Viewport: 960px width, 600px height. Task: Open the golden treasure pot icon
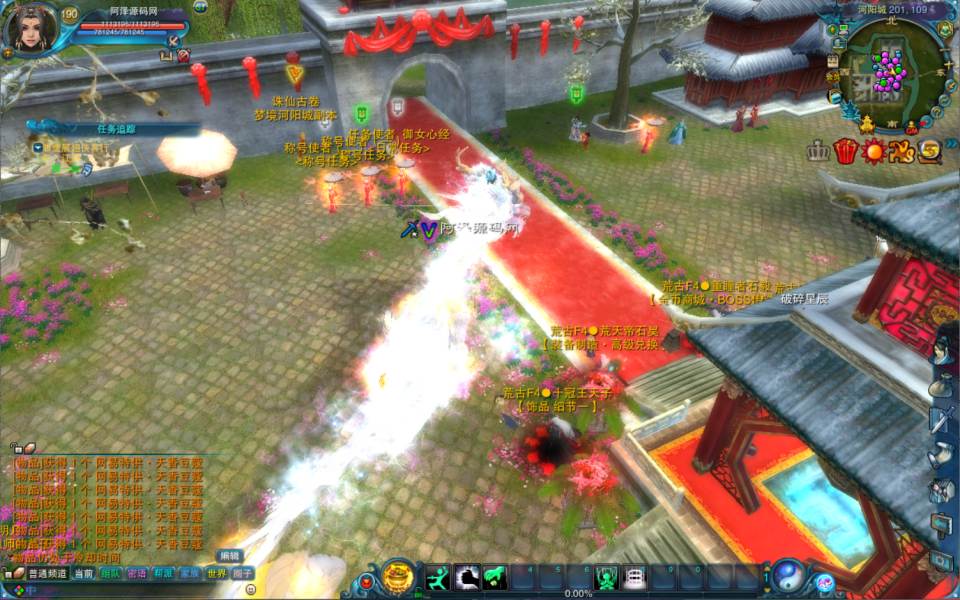coord(398,577)
